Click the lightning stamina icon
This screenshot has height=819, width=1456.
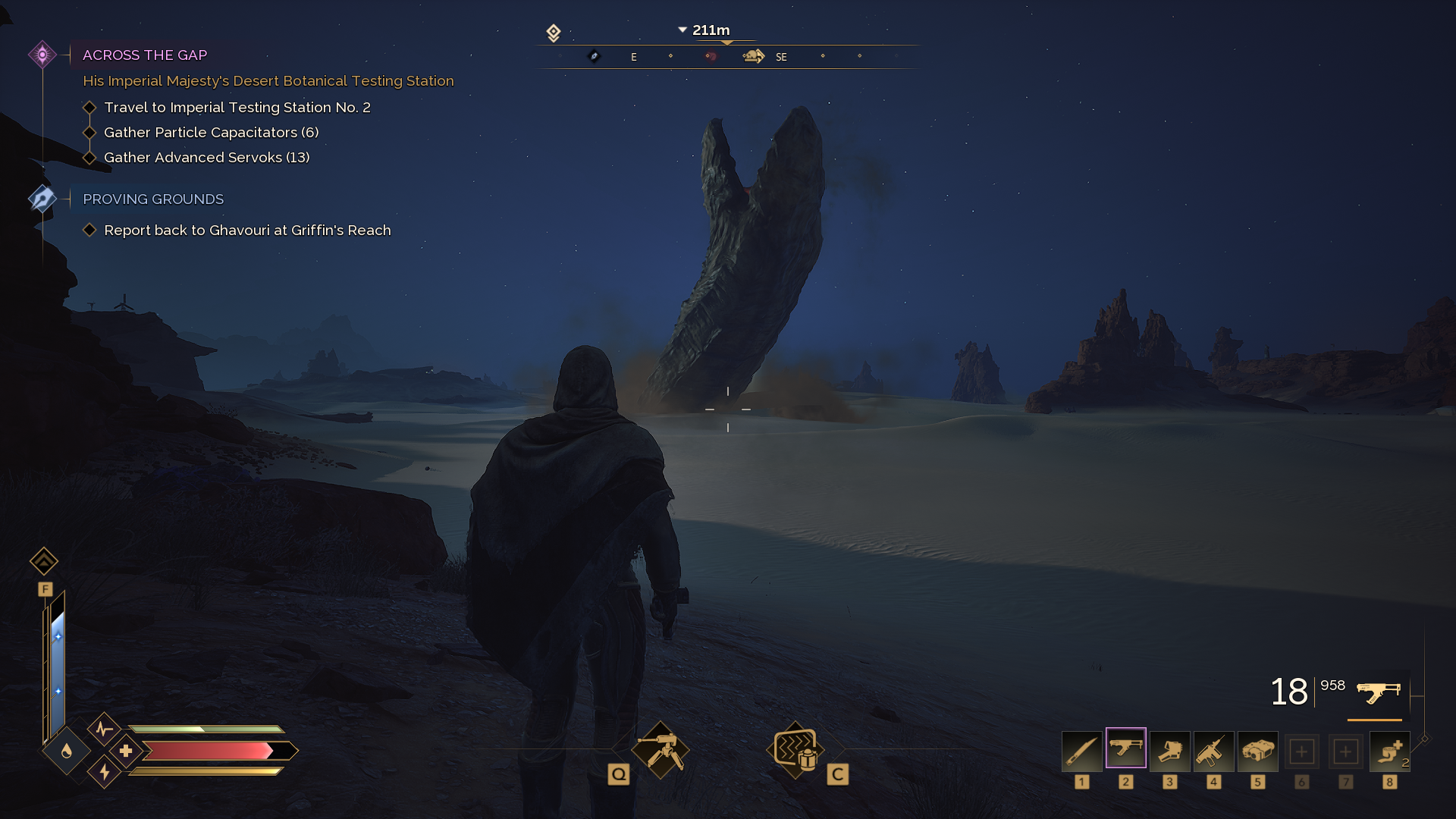pyautogui.click(x=103, y=772)
